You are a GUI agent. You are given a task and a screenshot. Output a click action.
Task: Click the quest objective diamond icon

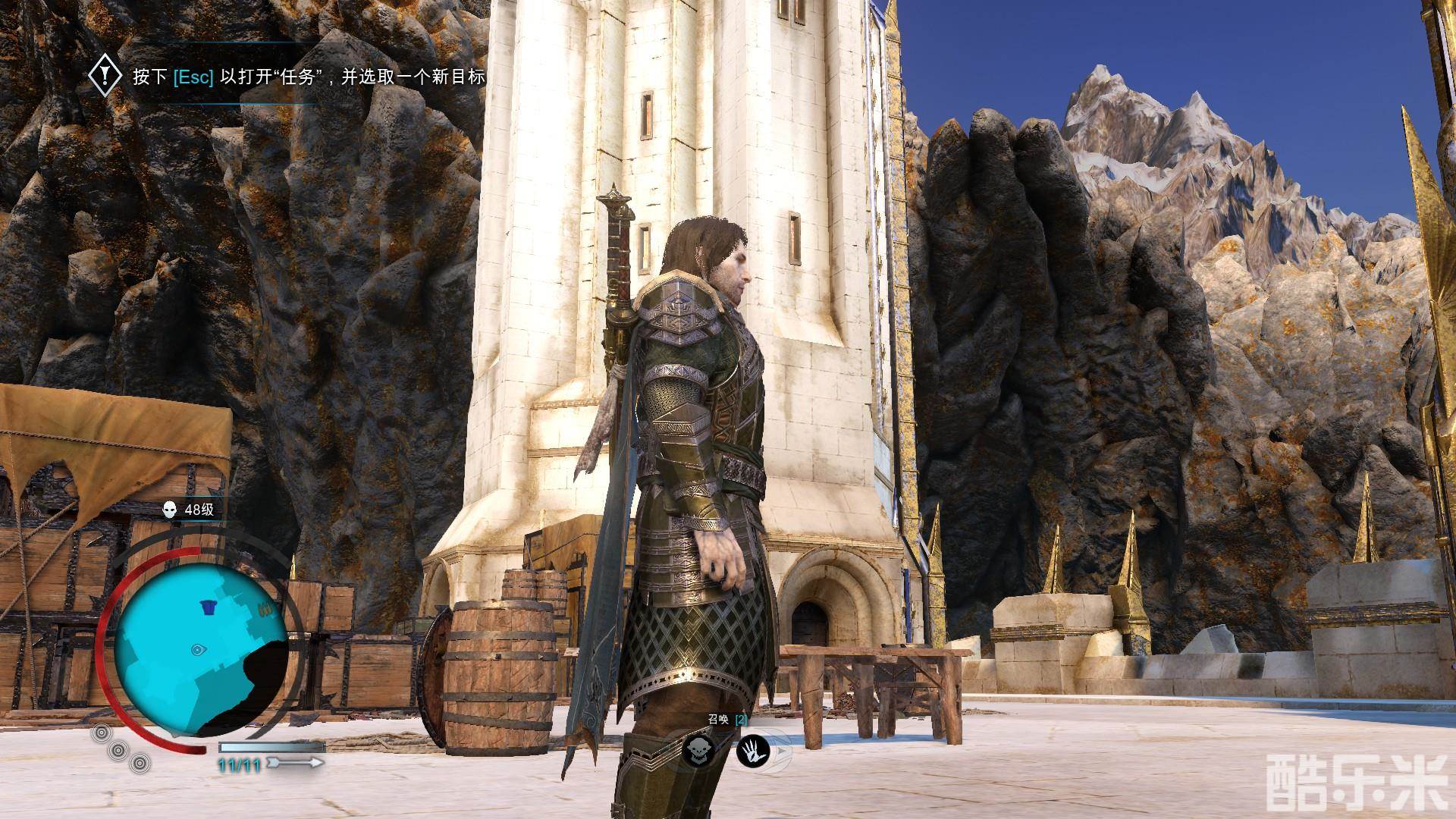click(105, 77)
